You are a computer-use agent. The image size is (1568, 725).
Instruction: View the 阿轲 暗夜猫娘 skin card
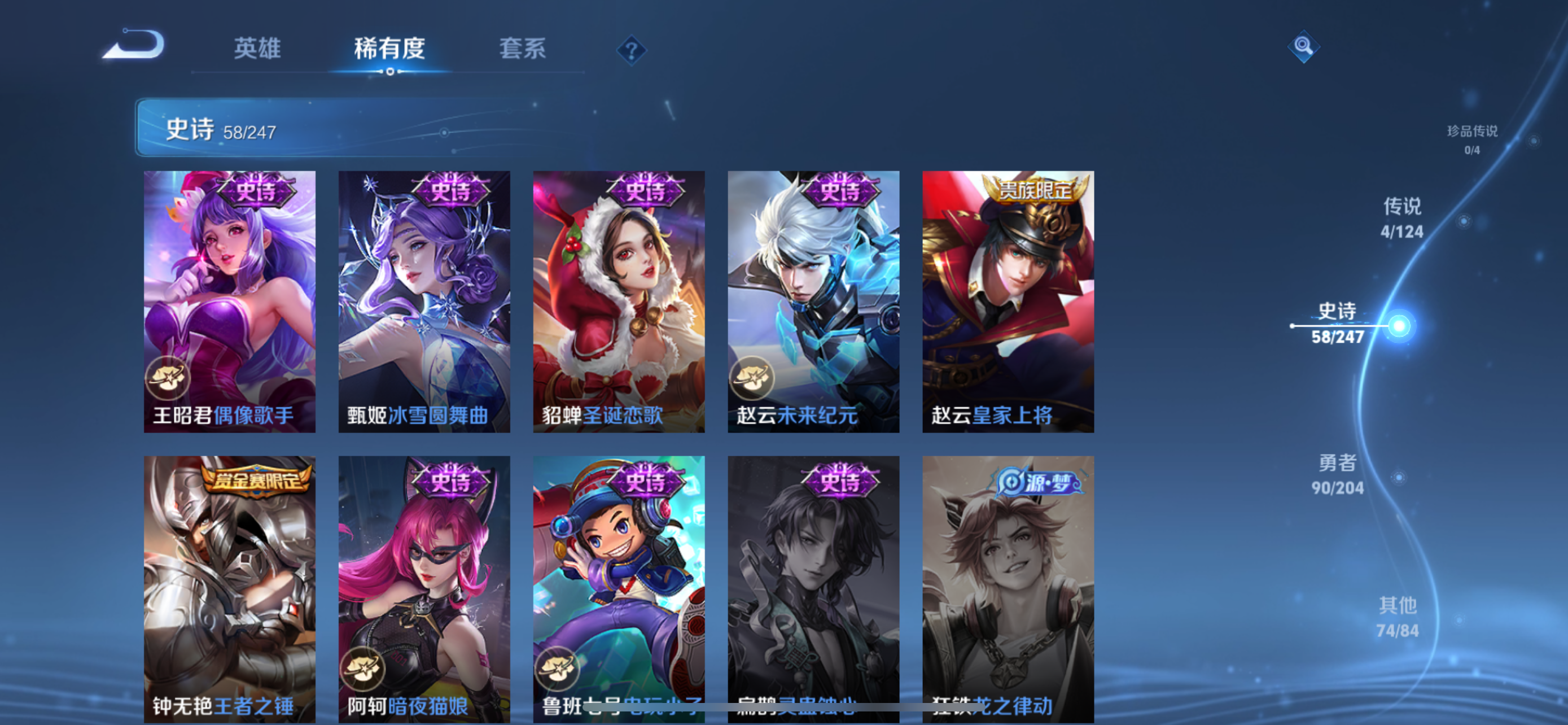(x=424, y=587)
